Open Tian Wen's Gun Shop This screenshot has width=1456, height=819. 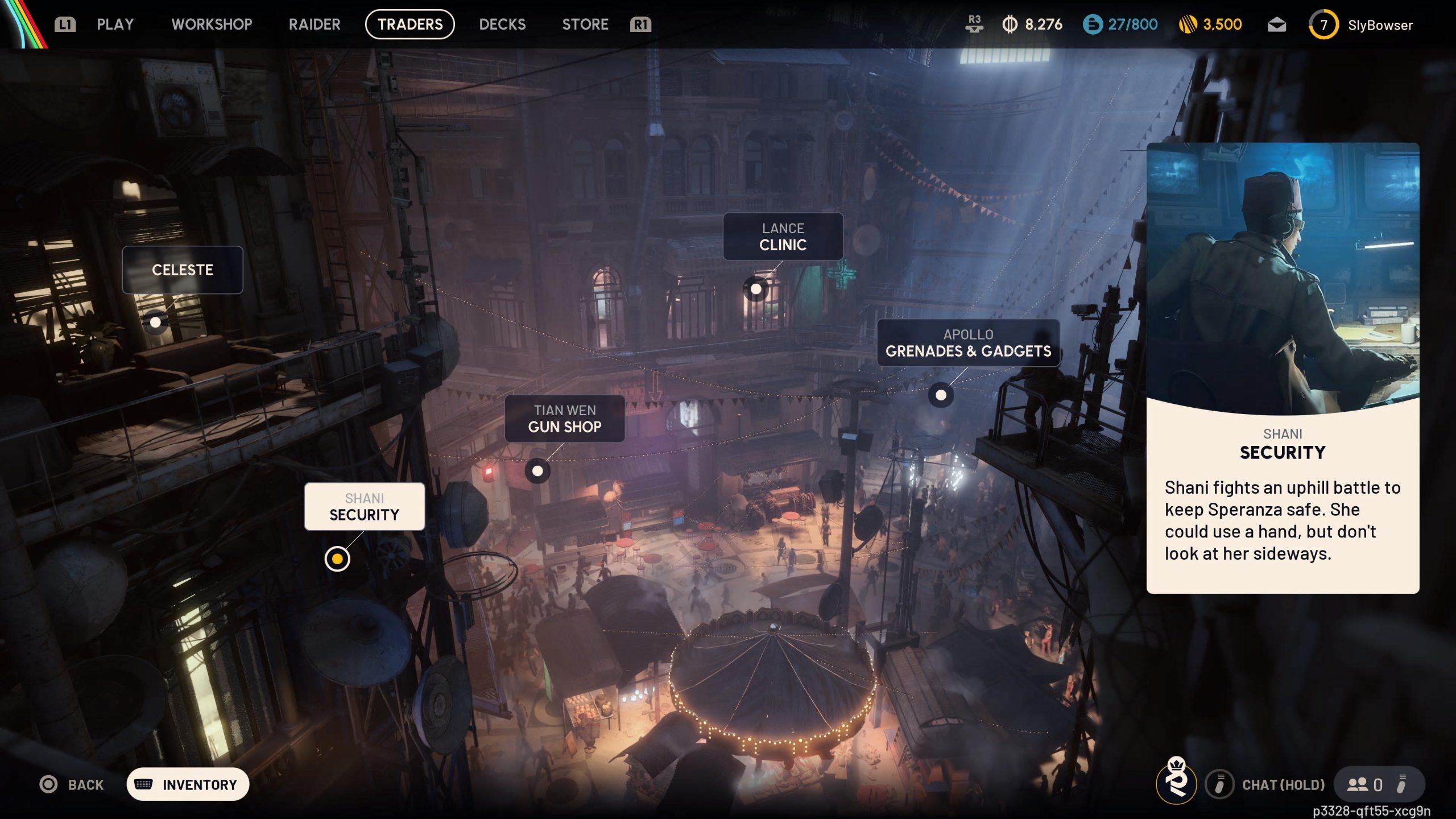(x=564, y=419)
